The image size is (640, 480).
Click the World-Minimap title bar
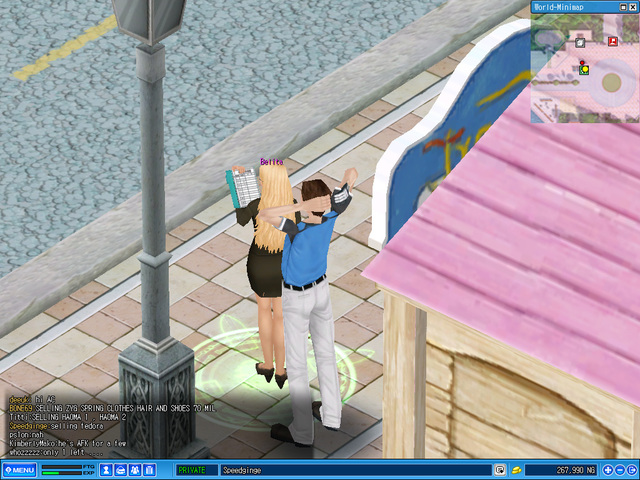[x=570, y=5]
